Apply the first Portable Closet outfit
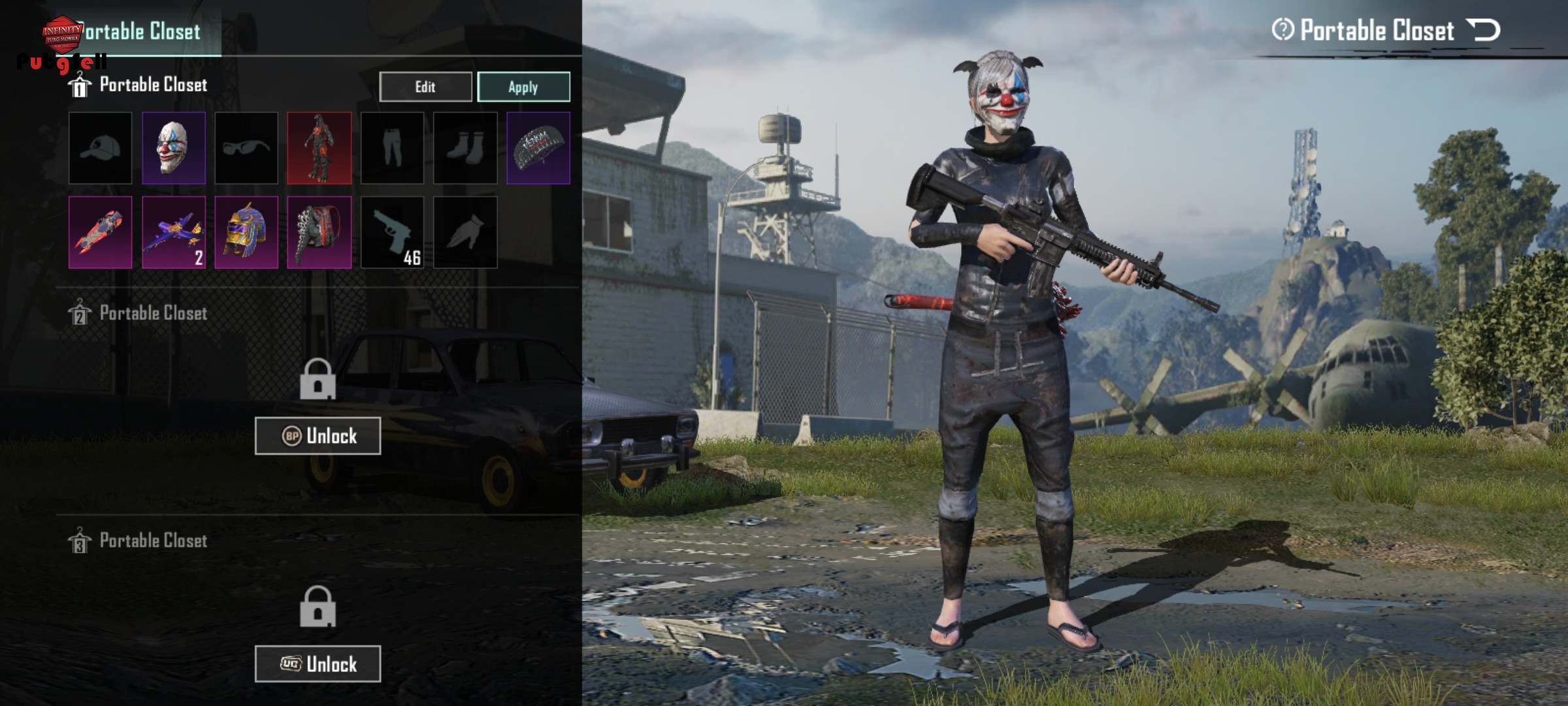This screenshot has height=706, width=1568. 523,87
